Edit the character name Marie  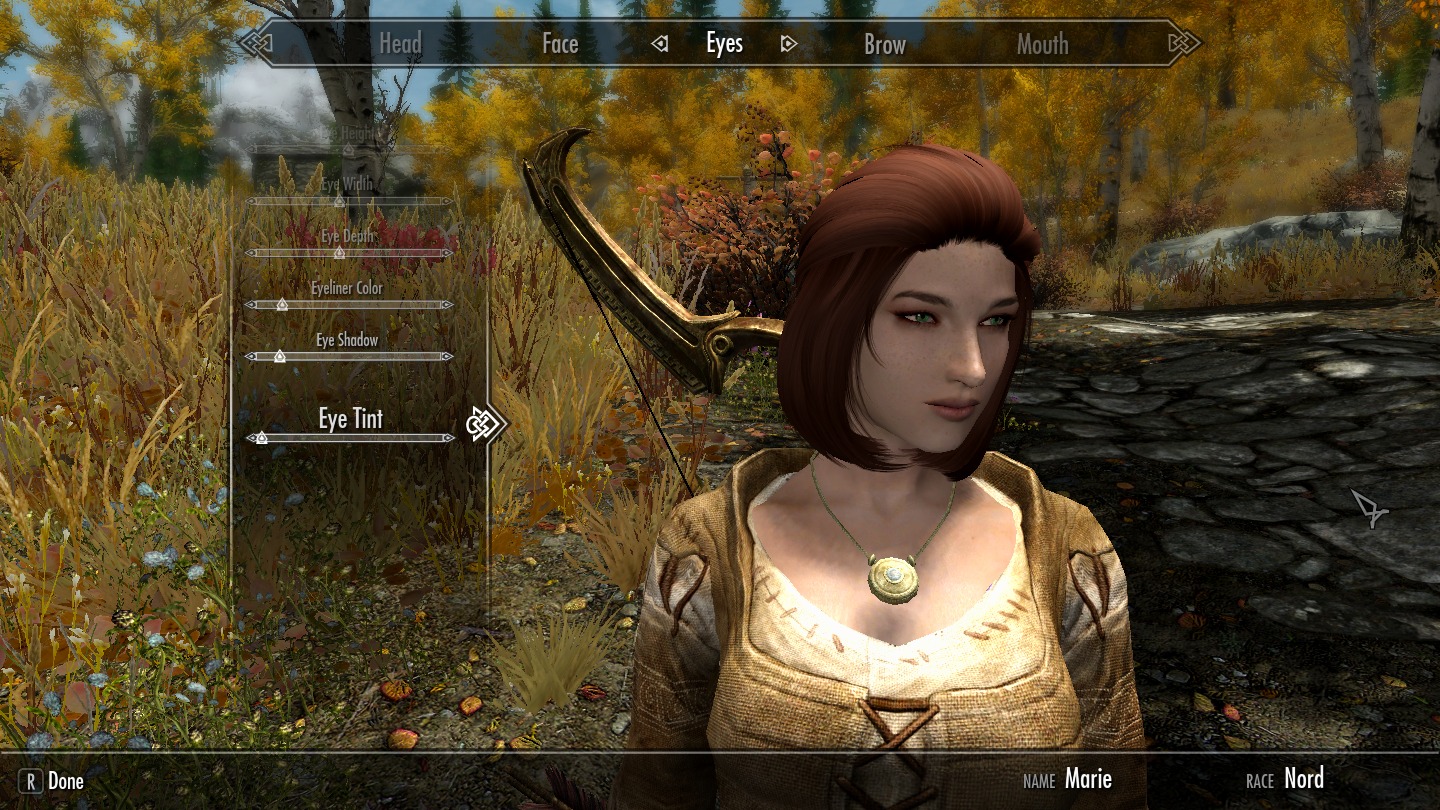1088,779
